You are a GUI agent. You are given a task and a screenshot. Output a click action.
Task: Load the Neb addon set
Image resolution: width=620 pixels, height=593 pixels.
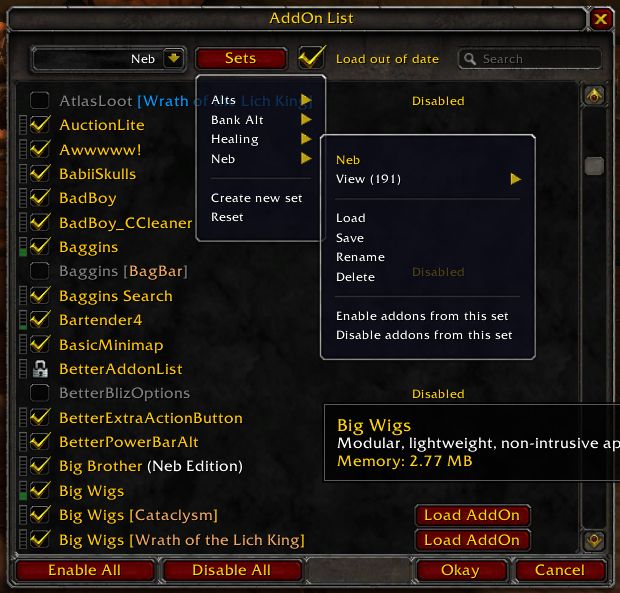351,218
